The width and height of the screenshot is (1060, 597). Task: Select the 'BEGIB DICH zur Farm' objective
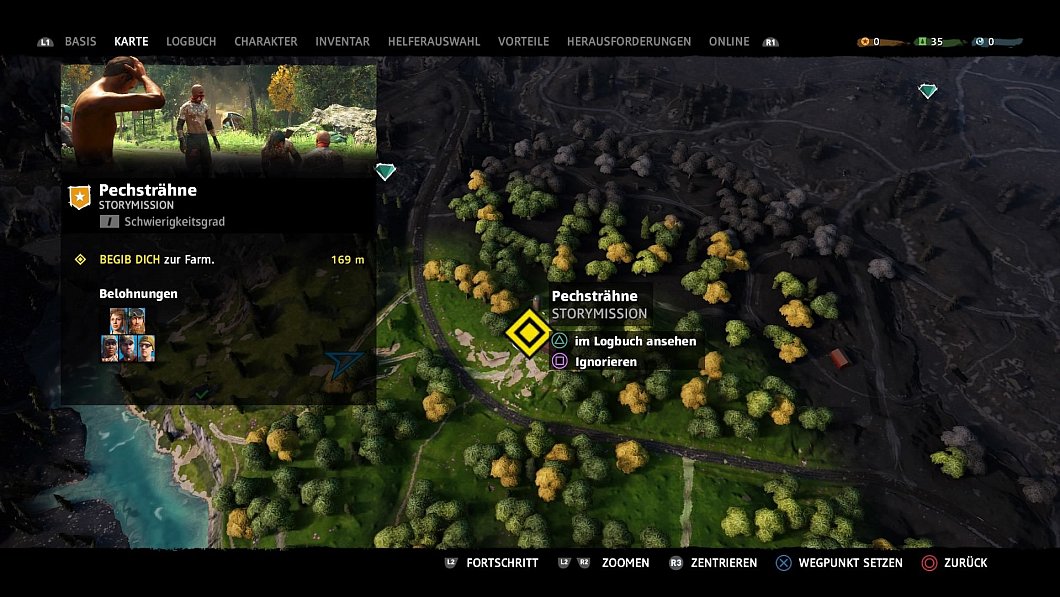(x=157, y=260)
